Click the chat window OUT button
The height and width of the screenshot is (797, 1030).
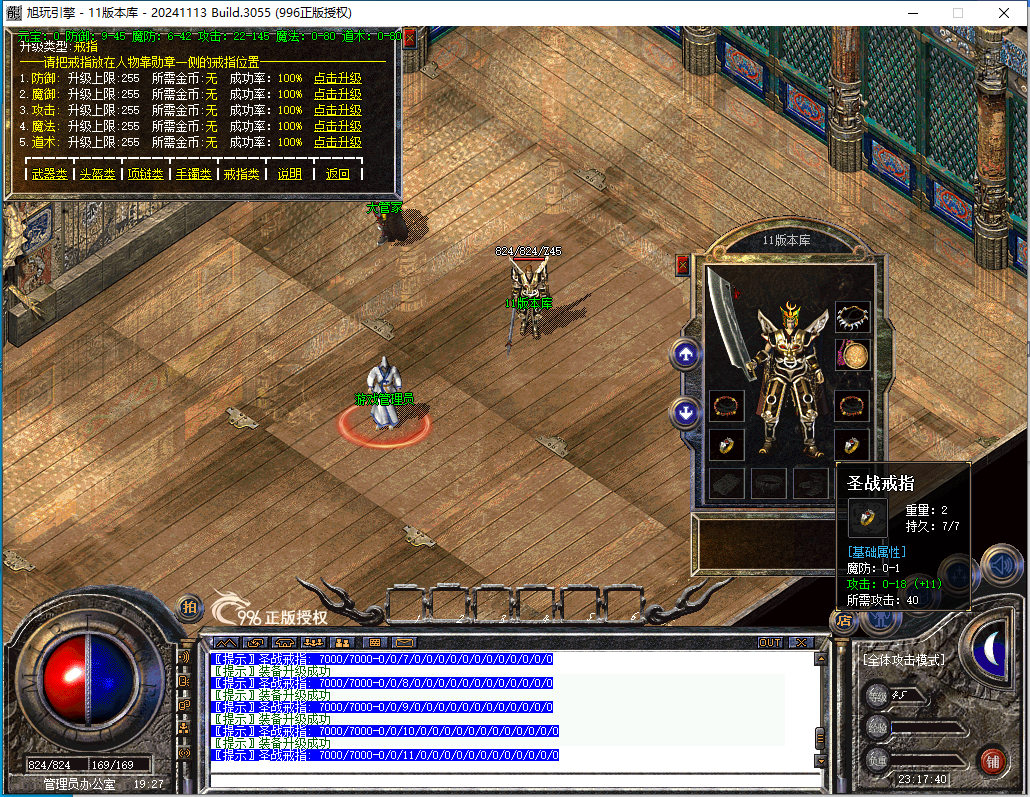pyautogui.click(x=769, y=642)
